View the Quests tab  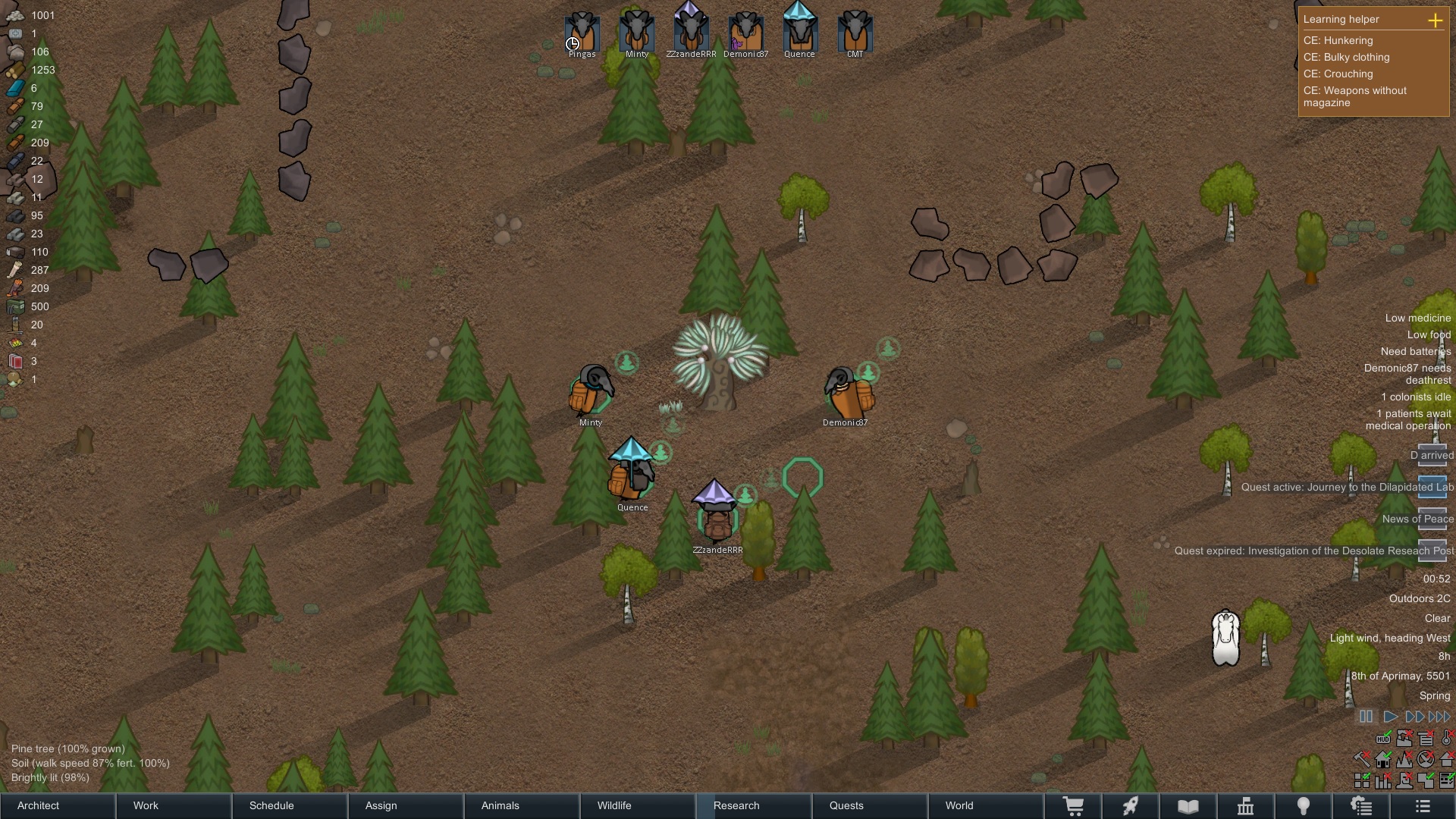coord(871,805)
